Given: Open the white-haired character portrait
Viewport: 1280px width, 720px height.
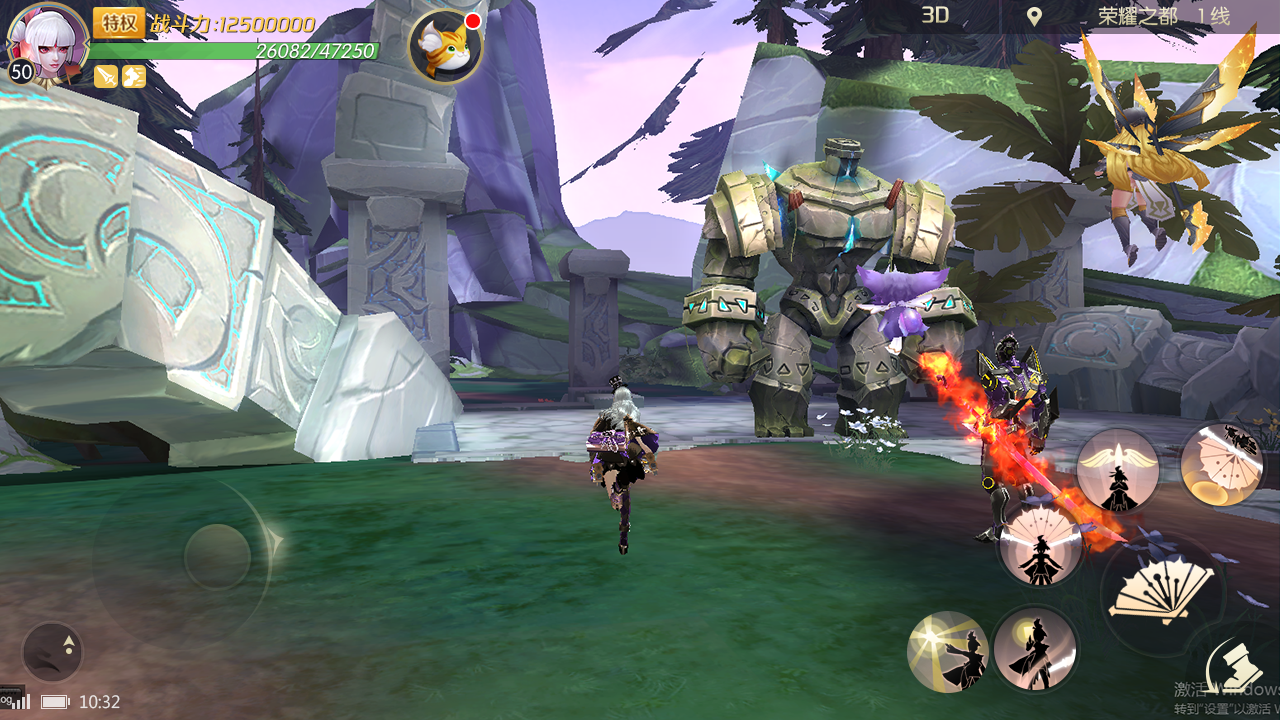Looking at the screenshot, I should pyautogui.click(x=46, y=42).
